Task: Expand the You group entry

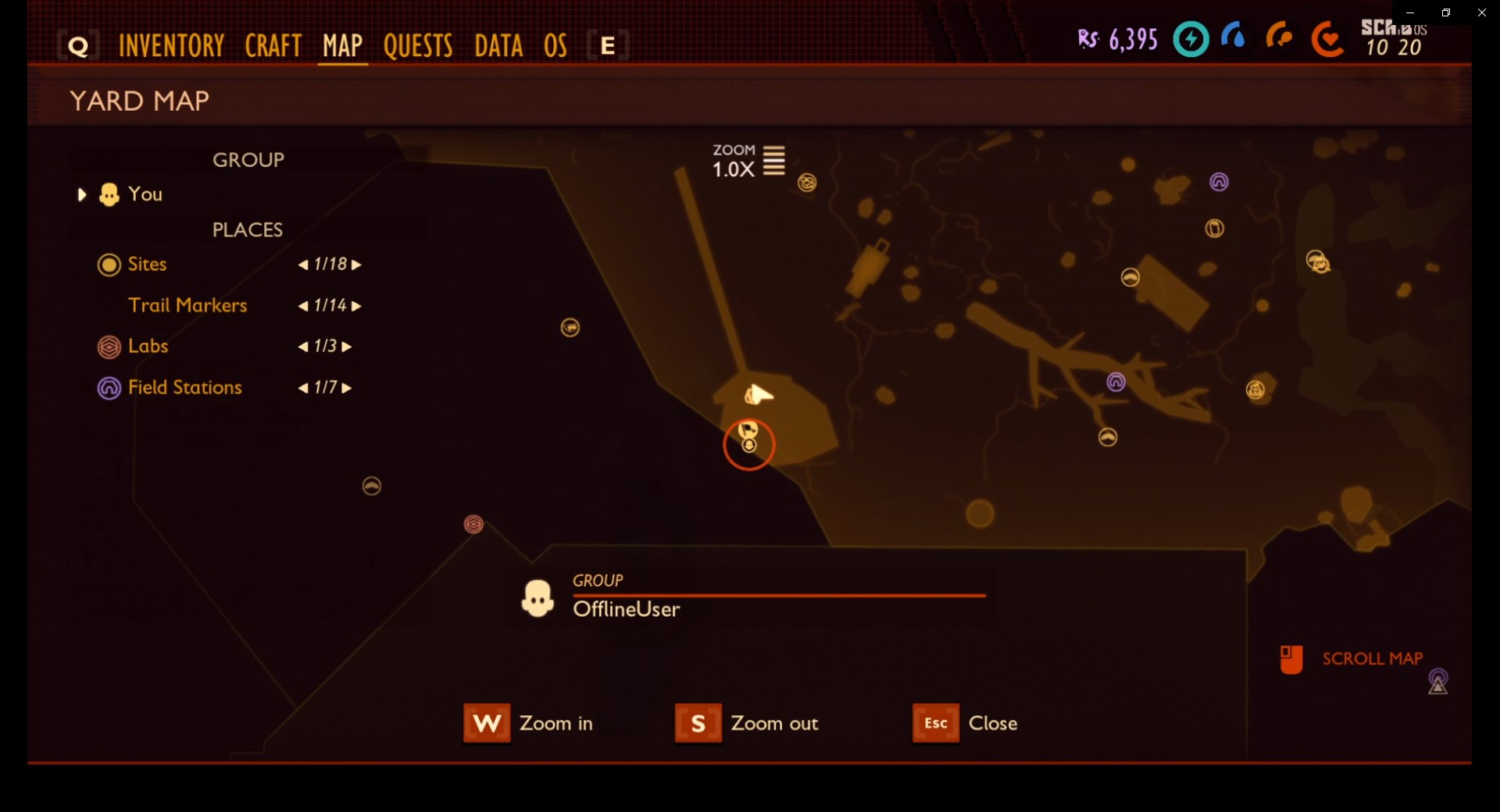Action: (x=81, y=194)
